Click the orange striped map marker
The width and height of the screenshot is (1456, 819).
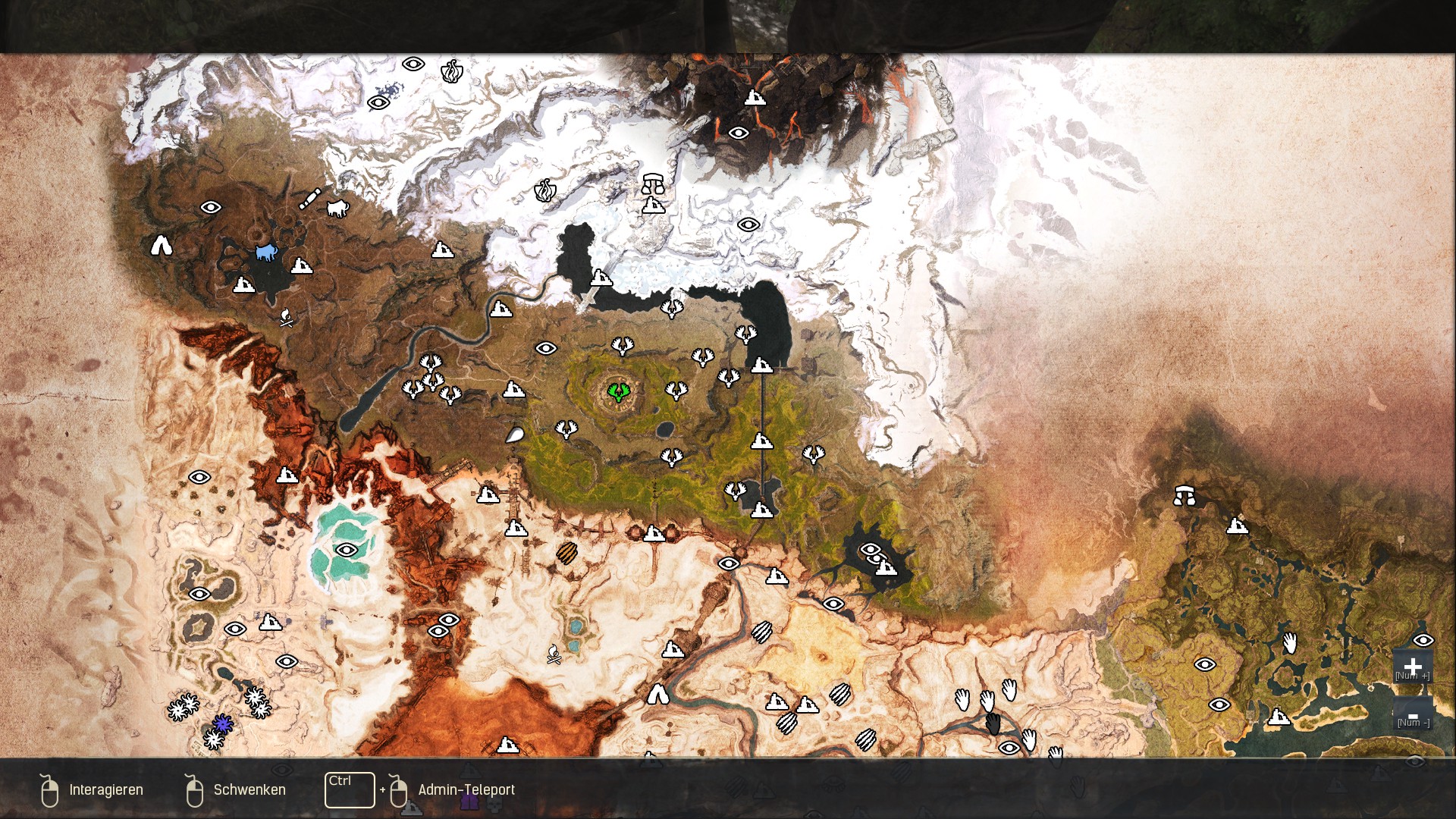tap(566, 553)
